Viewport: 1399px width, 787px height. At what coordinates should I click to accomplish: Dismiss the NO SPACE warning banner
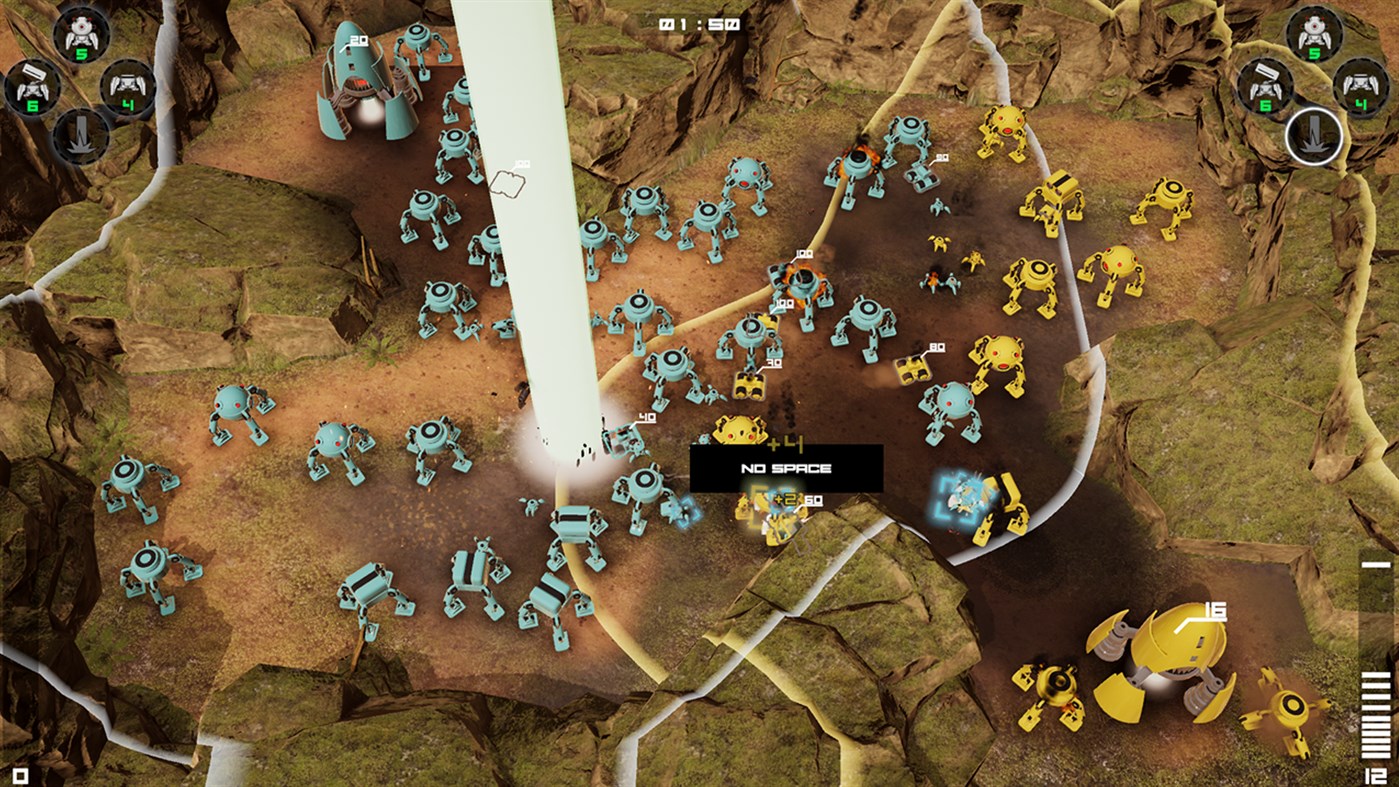tap(788, 466)
